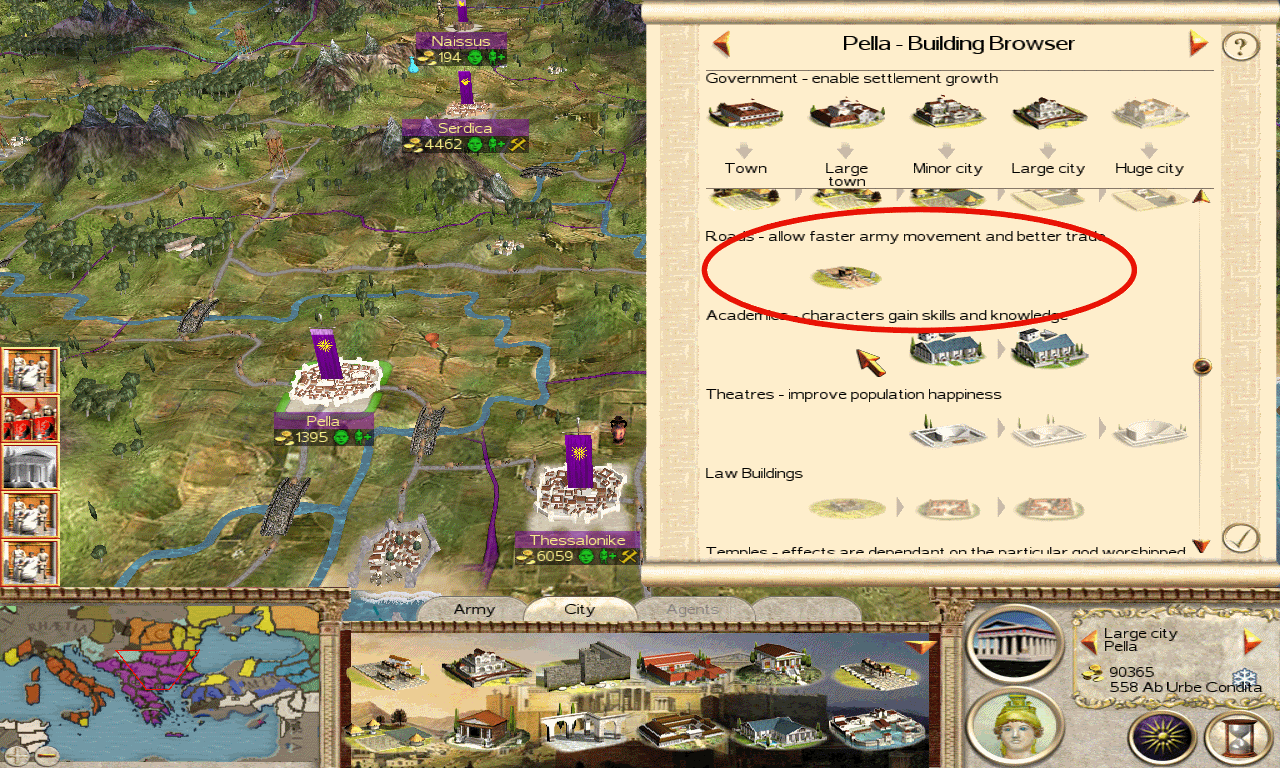Click the Building Browser scroll-up arrow
The image size is (1280, 768).
(x=1202, y=197)
